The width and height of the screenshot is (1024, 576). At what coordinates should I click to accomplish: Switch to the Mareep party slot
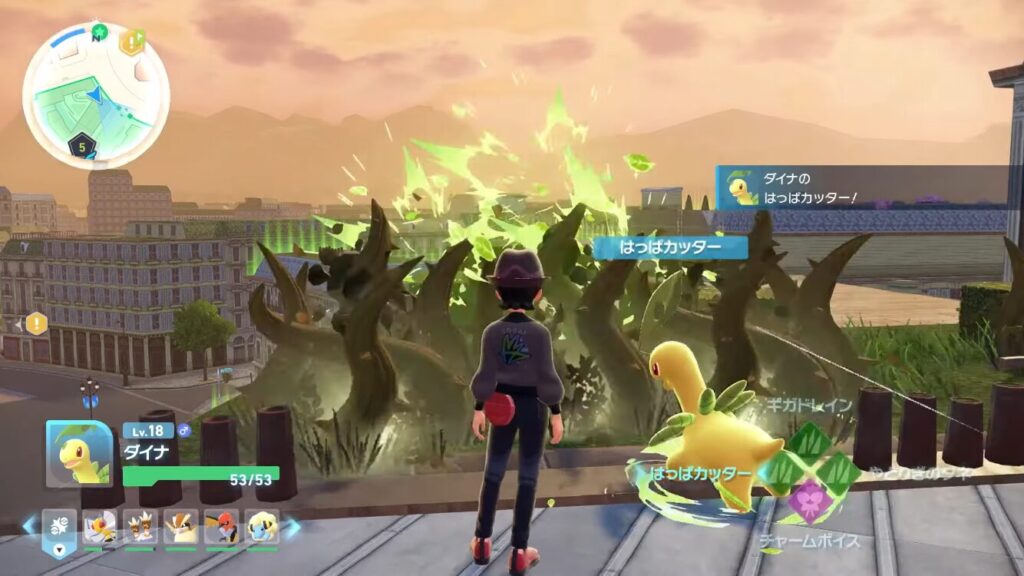coord(262,527)
